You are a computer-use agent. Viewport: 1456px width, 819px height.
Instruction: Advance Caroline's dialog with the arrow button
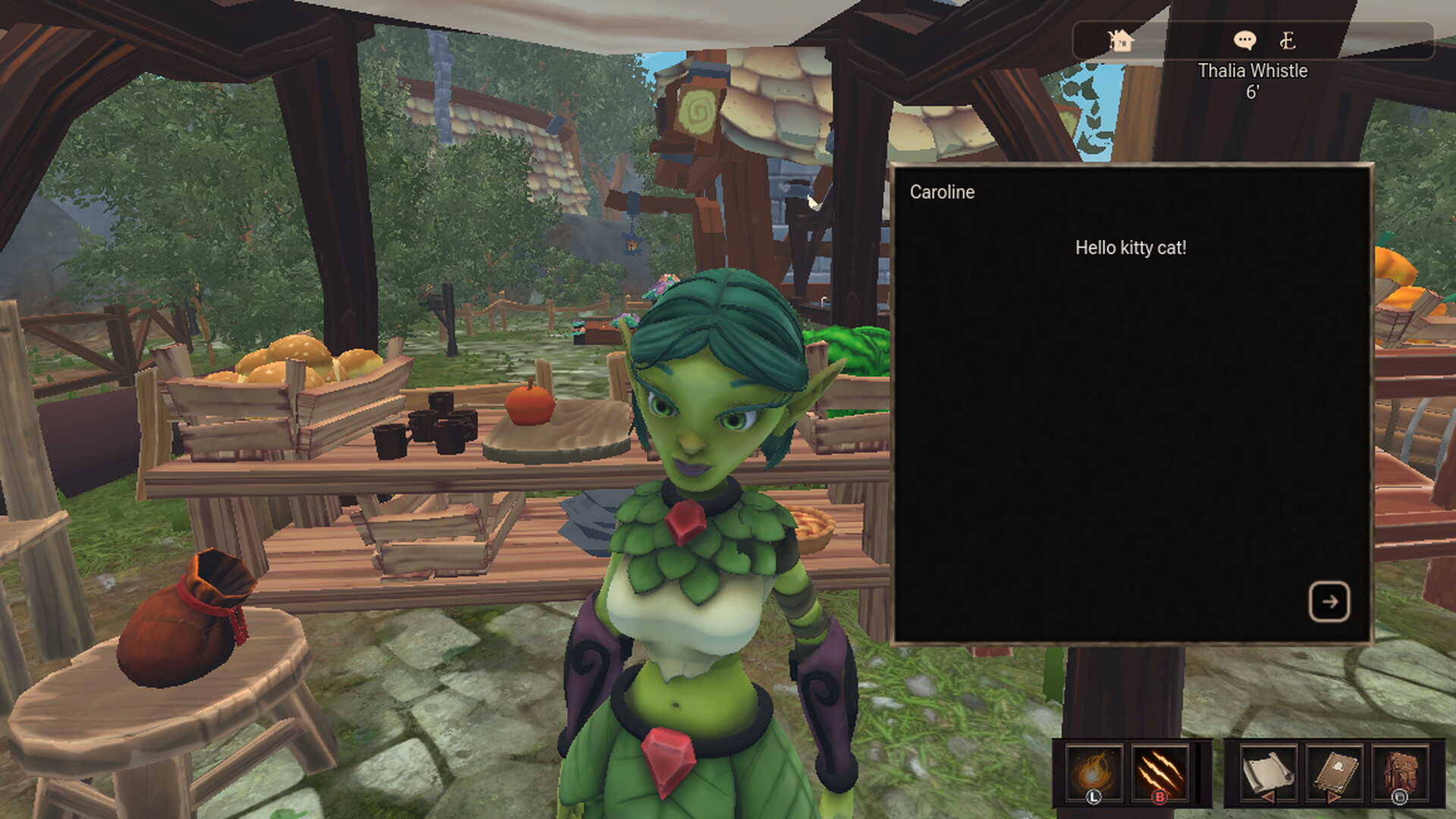click(x=1329, y=603)
